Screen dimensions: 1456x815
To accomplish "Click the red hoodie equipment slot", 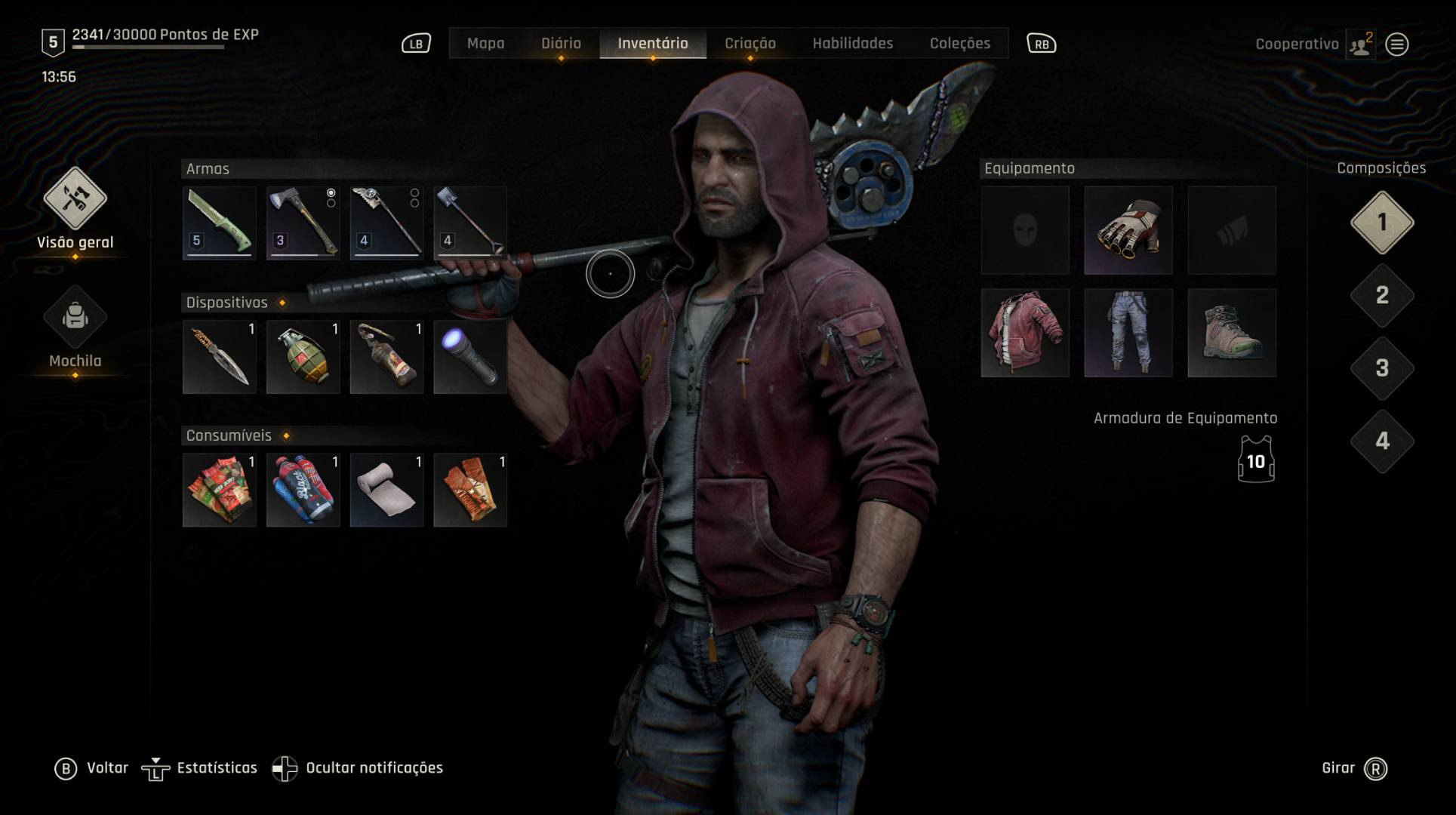I will pyautogui.click(x=1025, y=333).
